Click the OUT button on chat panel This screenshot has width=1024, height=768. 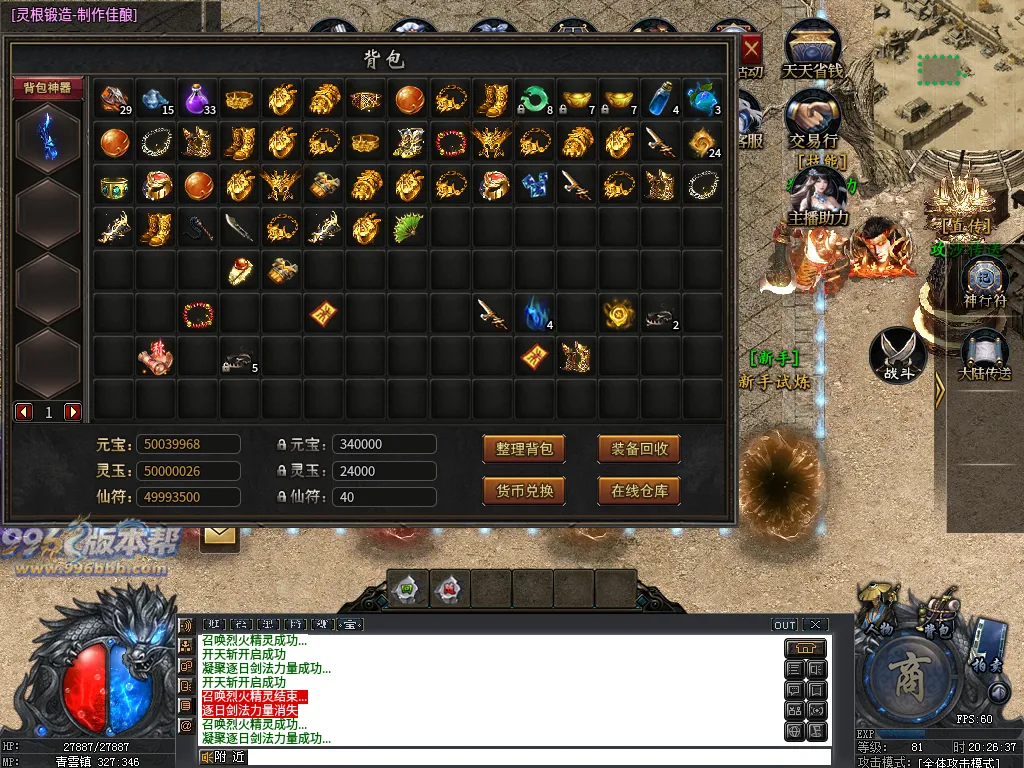tap(785, 625)
